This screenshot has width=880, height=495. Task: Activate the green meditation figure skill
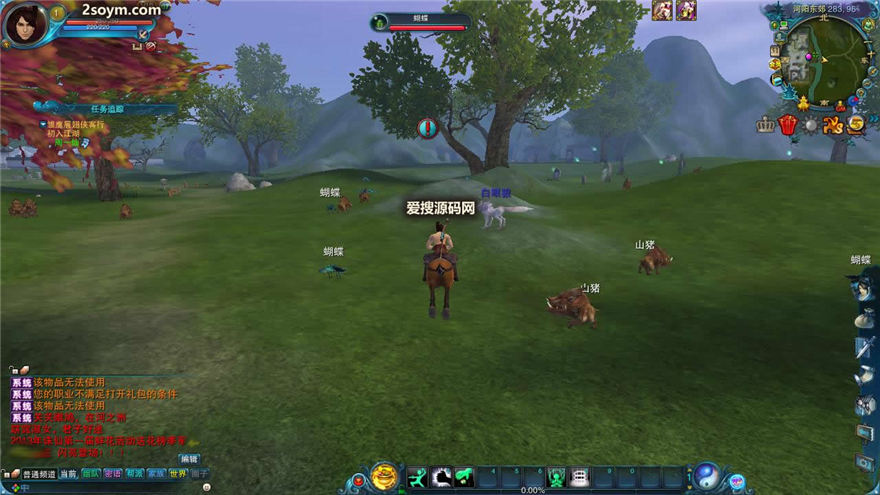click(x=555, y=478)
